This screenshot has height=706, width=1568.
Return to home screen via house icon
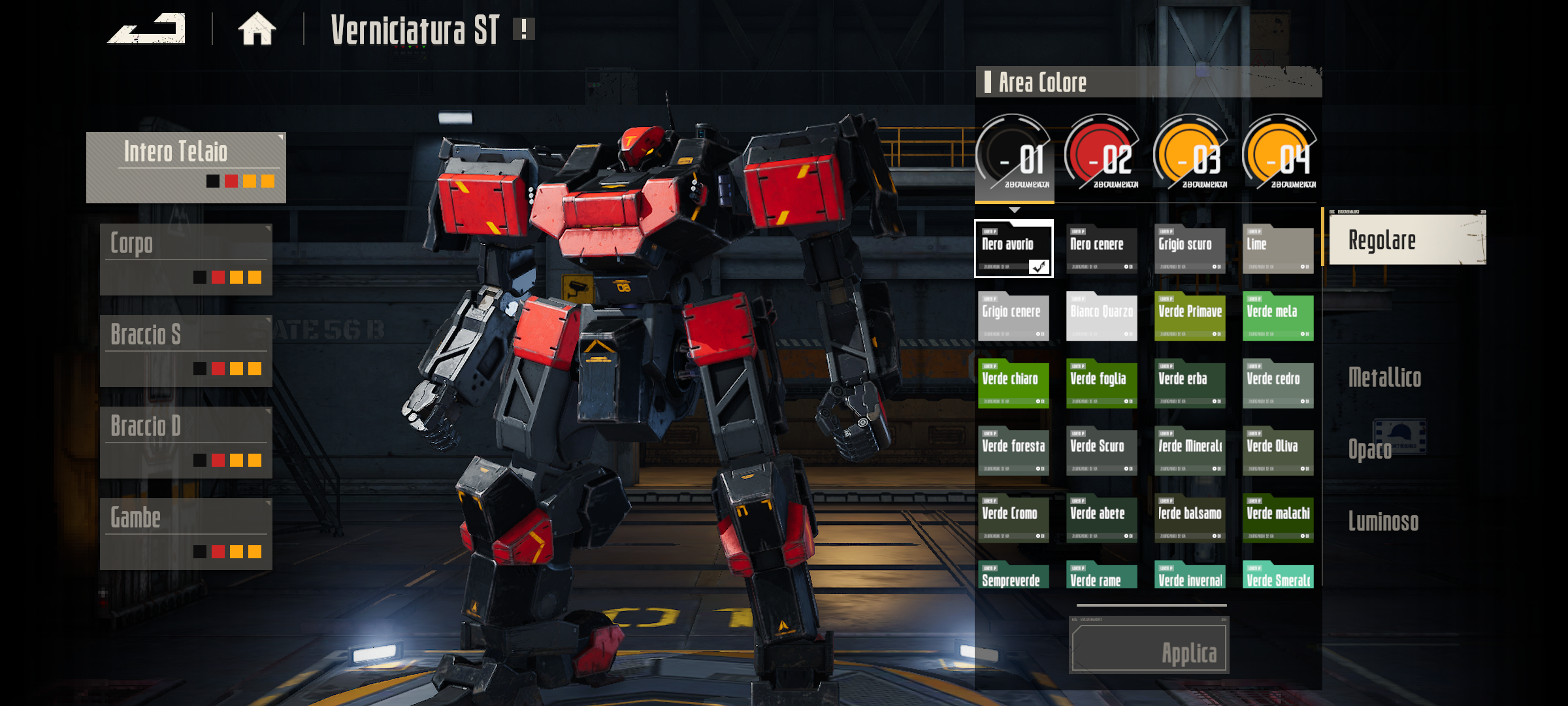[x=257, y=29]
